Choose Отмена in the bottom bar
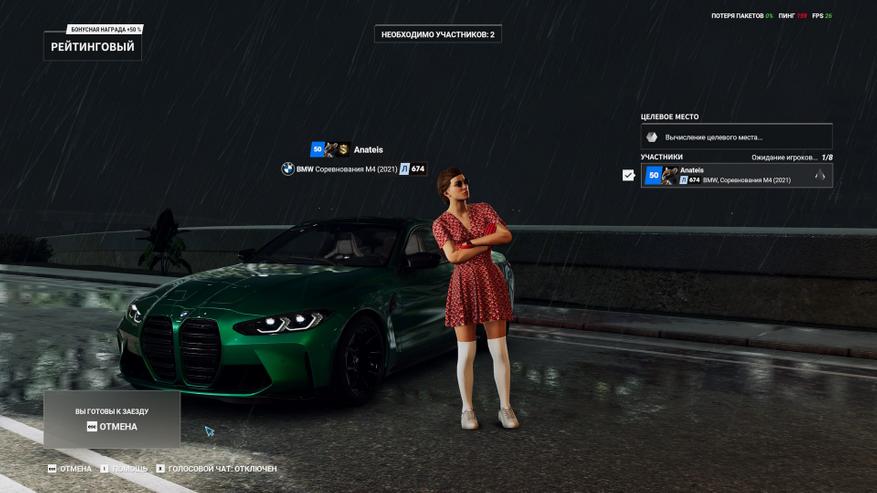This screenshot has width=877, height=493. 70,468
